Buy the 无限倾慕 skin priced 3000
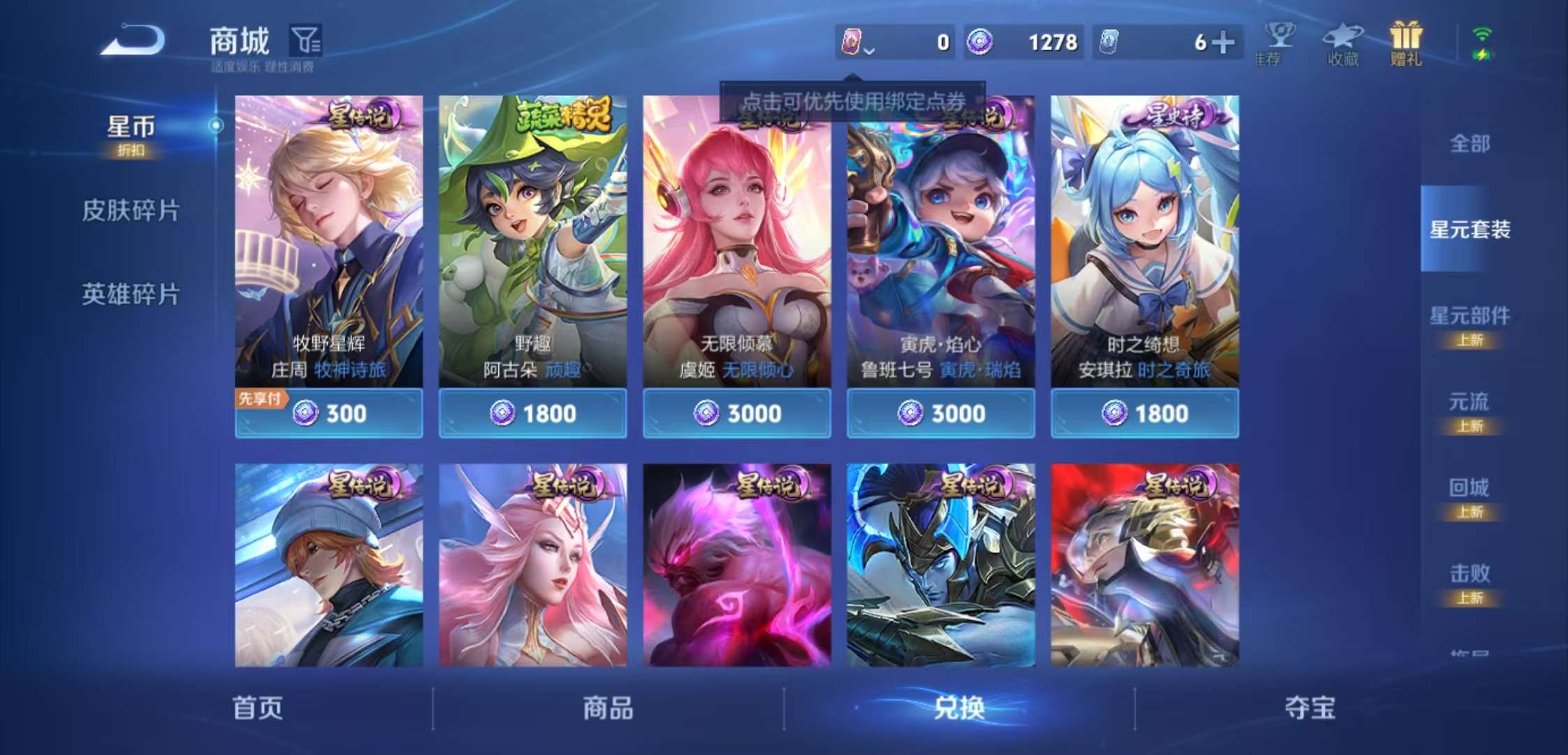The image size is (1568, 755). [736, 413]
